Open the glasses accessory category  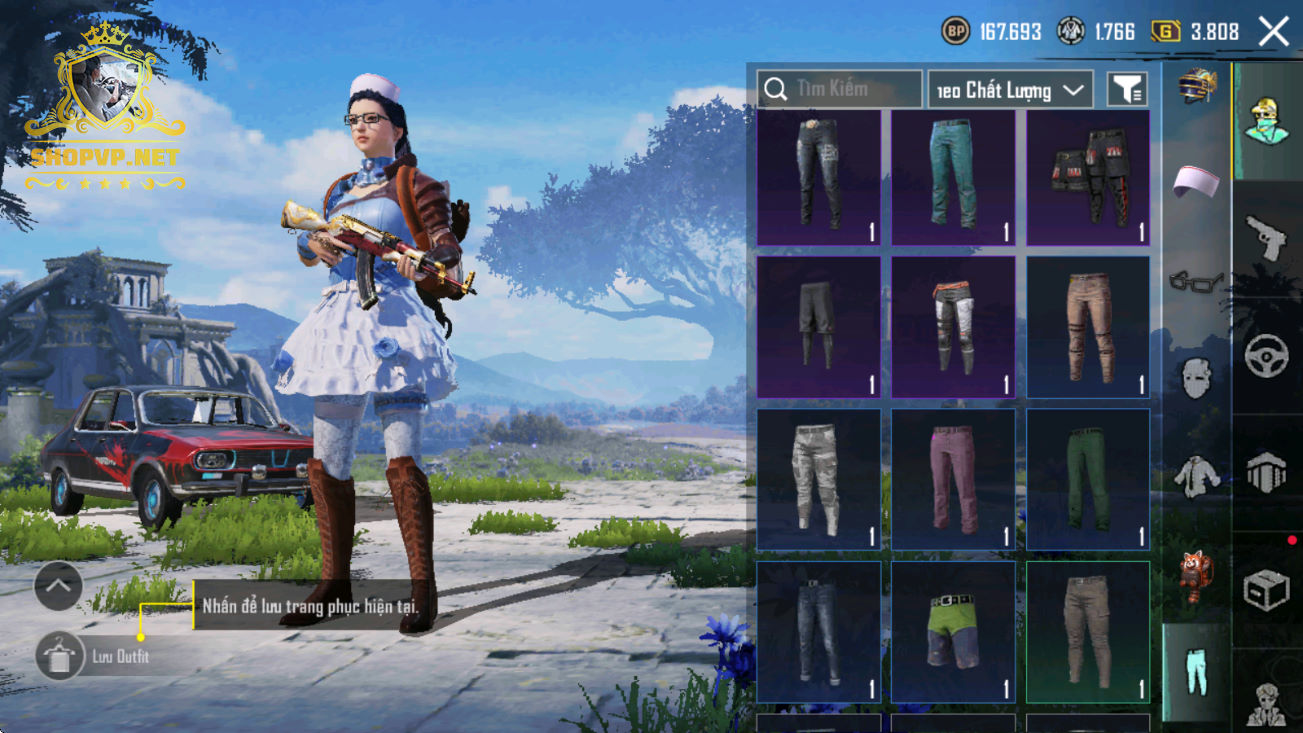pos(1197,281)
